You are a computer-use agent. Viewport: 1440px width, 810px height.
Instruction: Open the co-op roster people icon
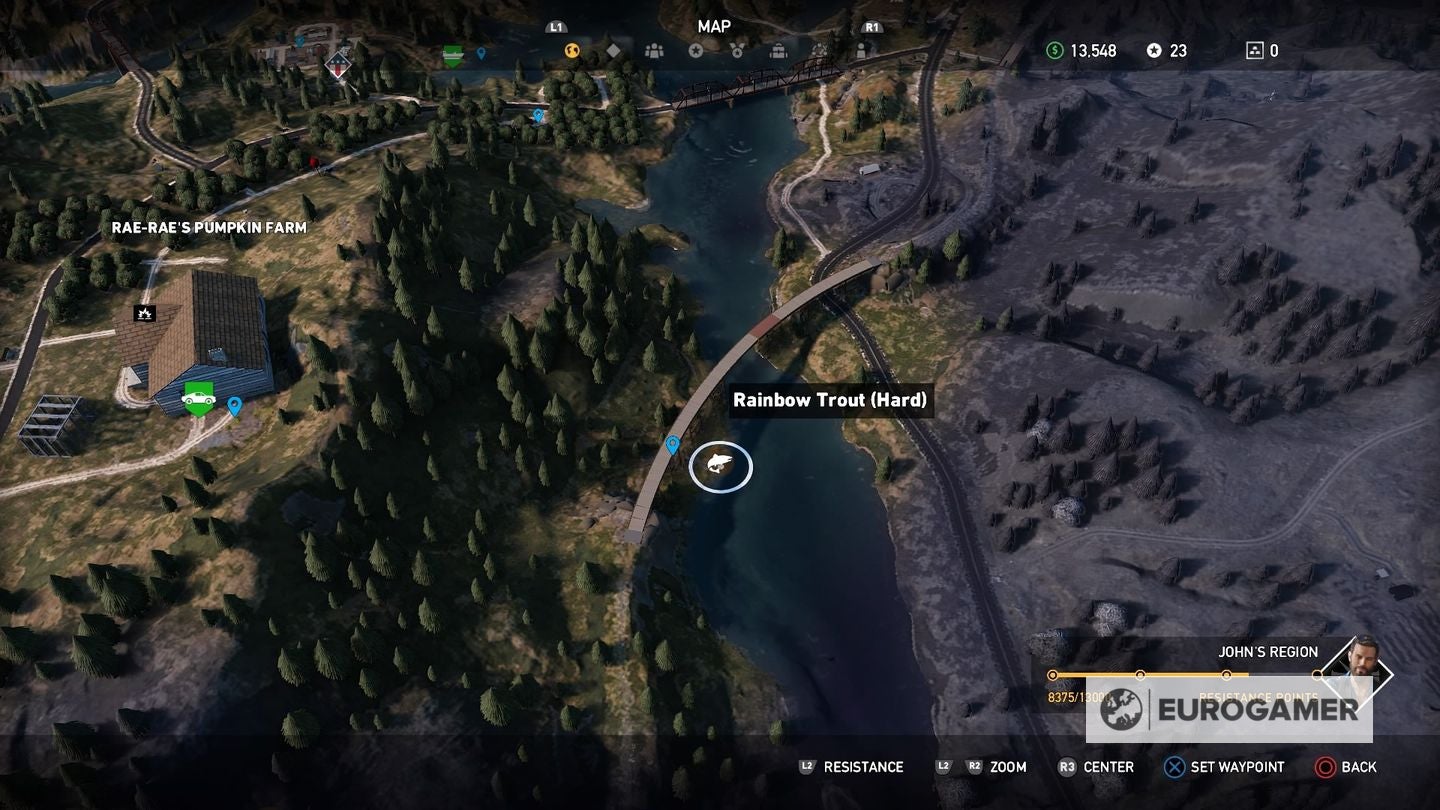click(x=655, y=50)
